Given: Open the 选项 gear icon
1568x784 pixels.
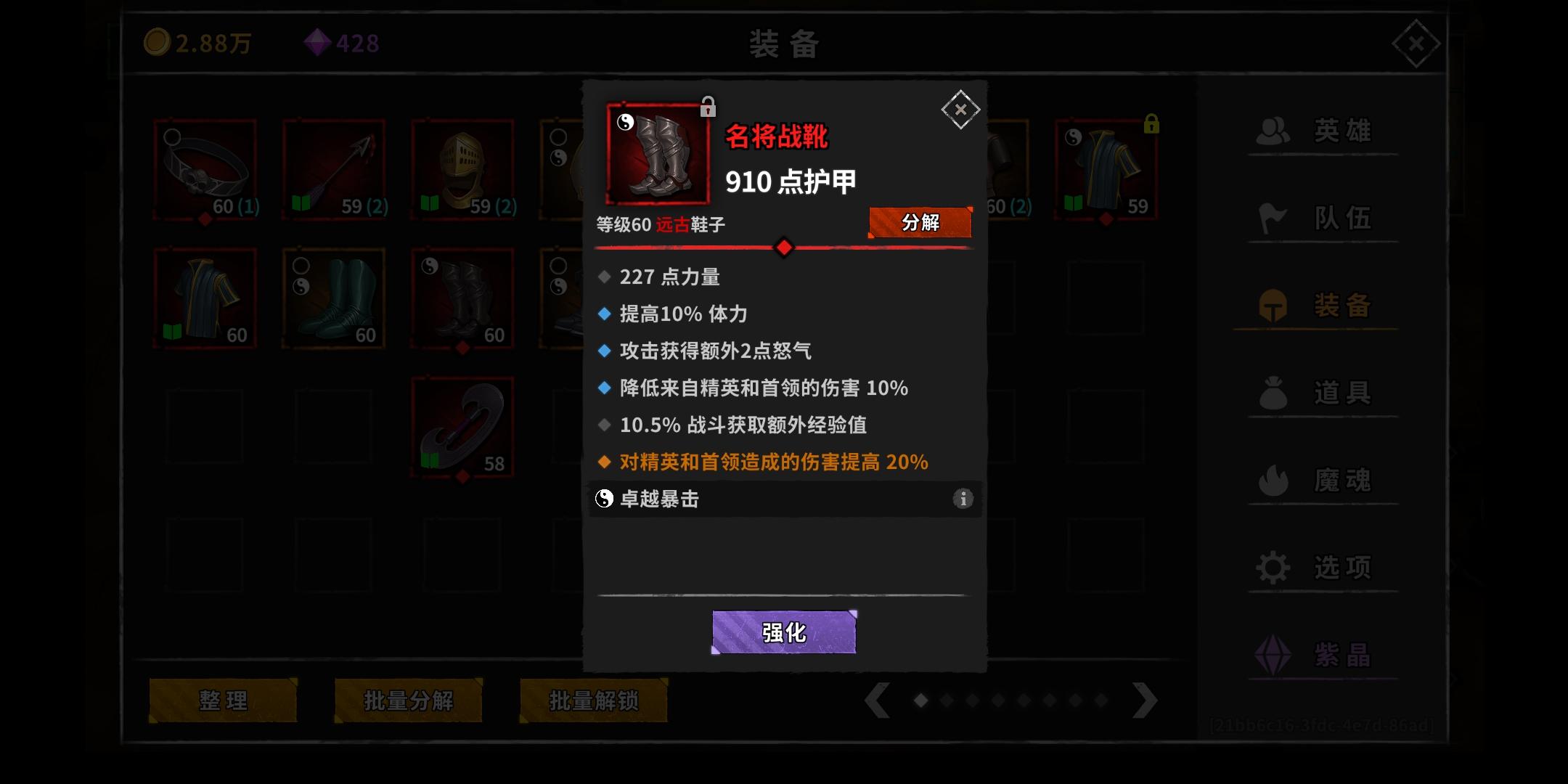Looking at the screenshot, I should click(1273, 566).
